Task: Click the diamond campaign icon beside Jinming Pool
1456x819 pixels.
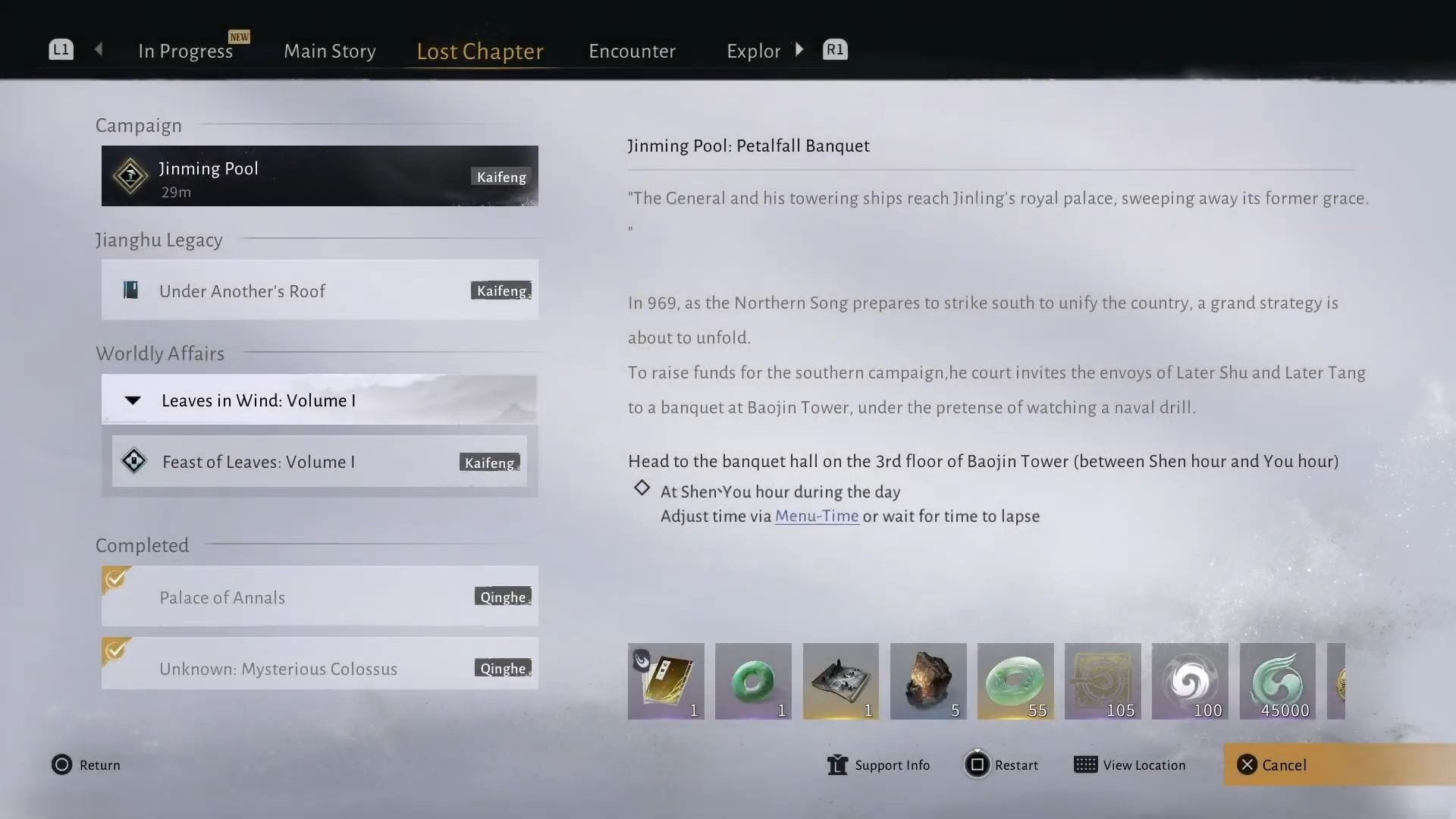Action: [130, 176]
